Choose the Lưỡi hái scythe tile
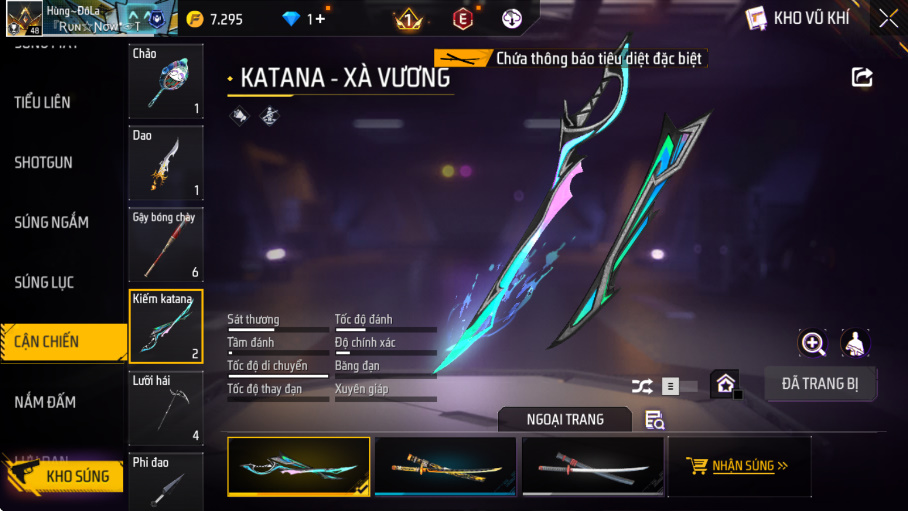Viewport: 908px width, 511px height. tap(166, 408)
